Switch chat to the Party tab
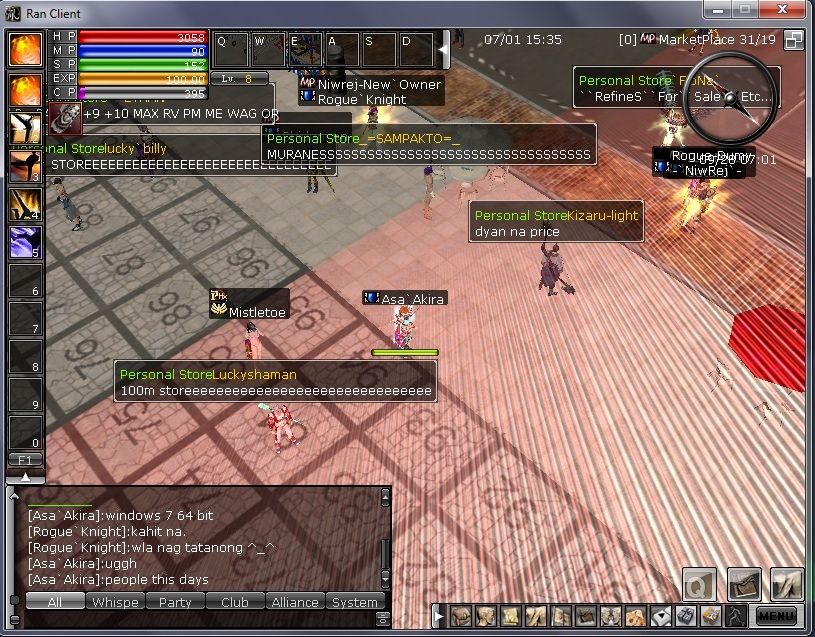This screenshot has width=815, height=637. click(x=175, y=601)
